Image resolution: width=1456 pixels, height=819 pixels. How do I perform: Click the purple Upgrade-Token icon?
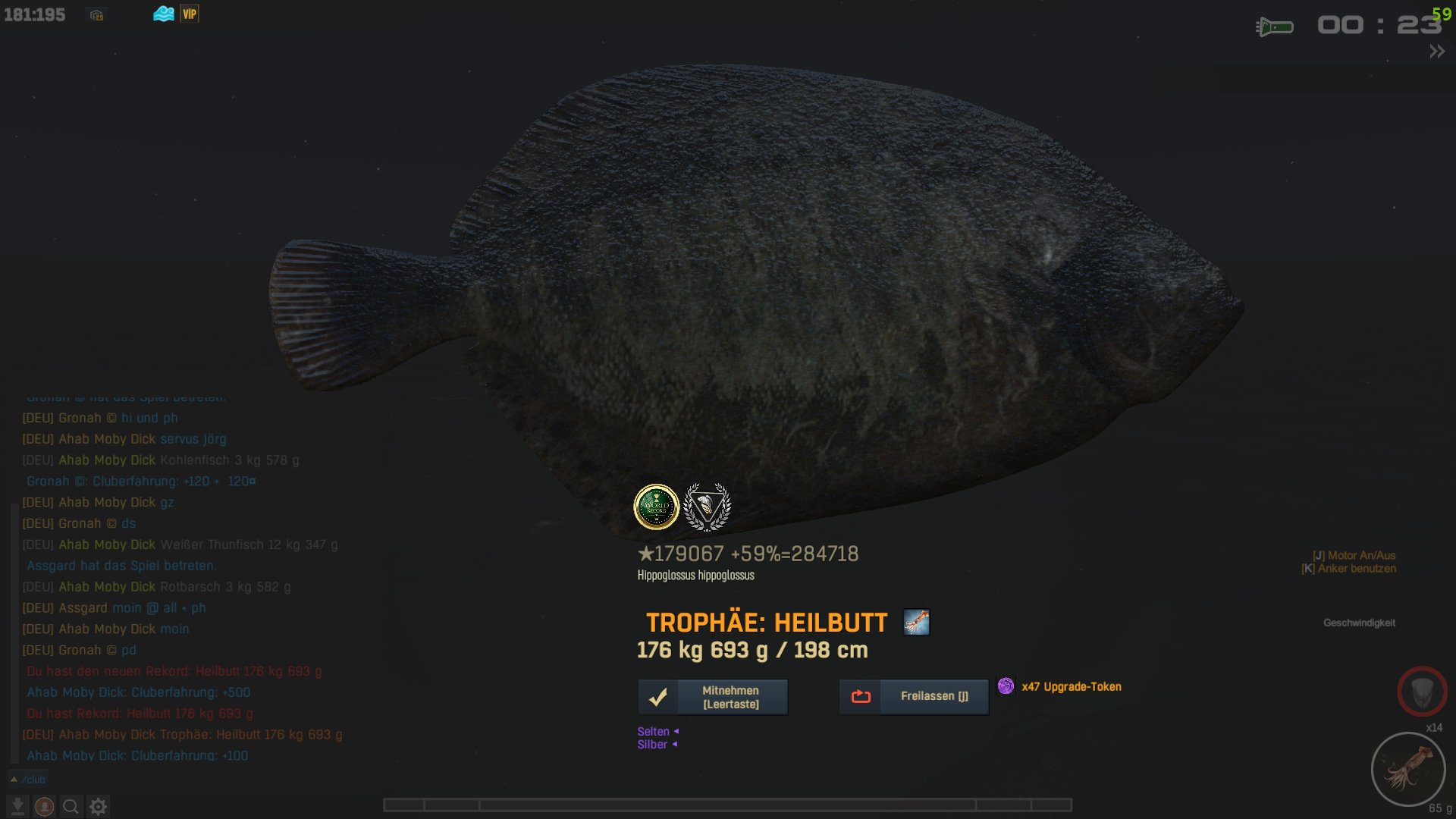pyautogui.click(x=1006, y=686)
